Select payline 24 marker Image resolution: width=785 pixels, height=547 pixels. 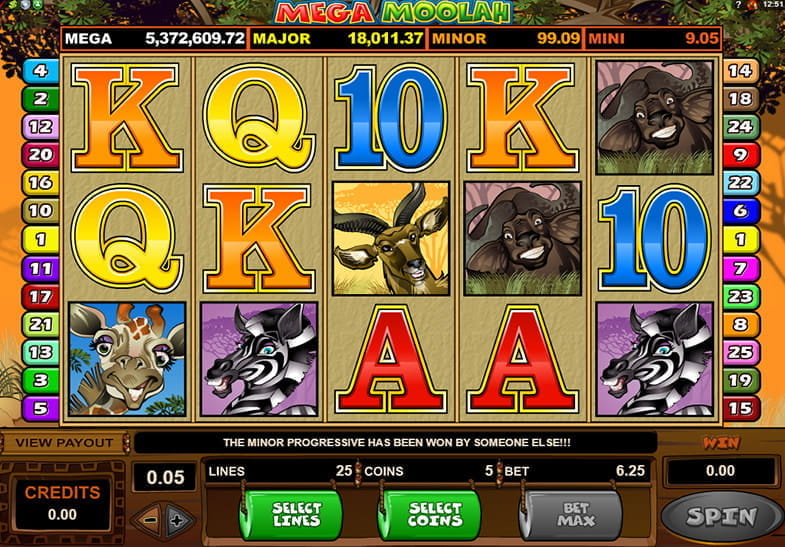741,127
